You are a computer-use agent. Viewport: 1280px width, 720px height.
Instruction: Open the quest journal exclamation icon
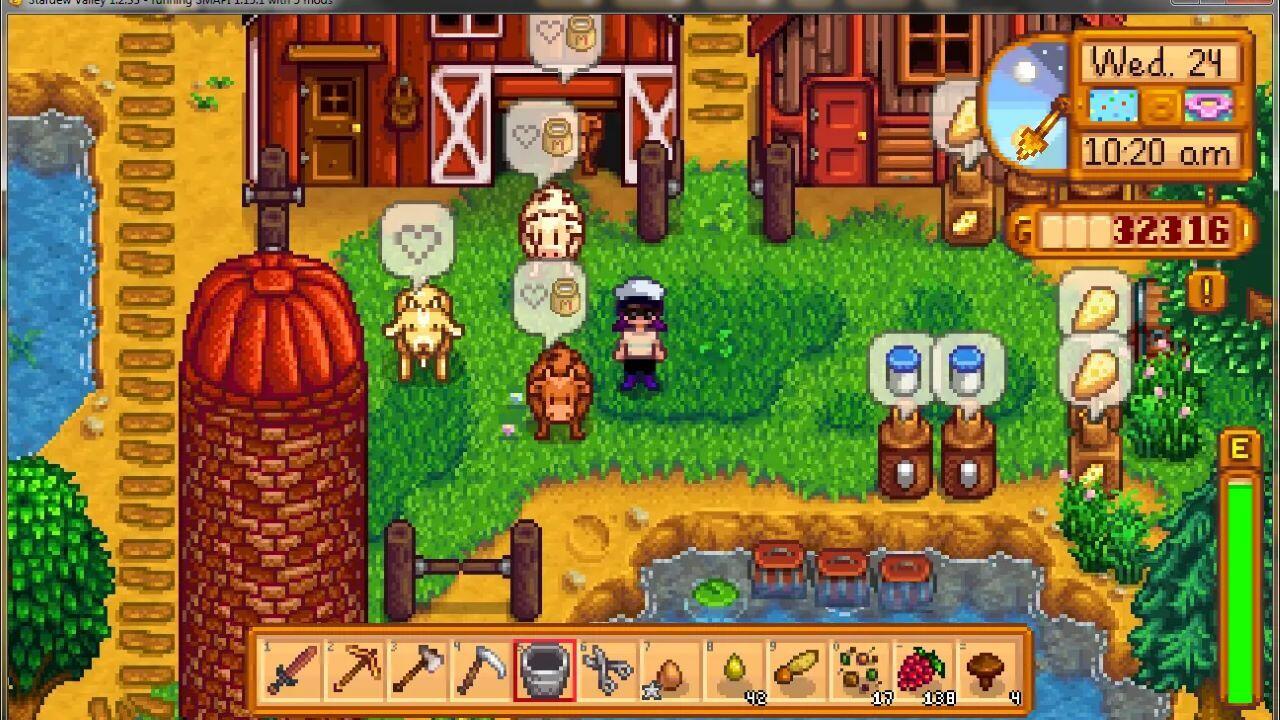pyautogui.click(x=1207, y=292)
